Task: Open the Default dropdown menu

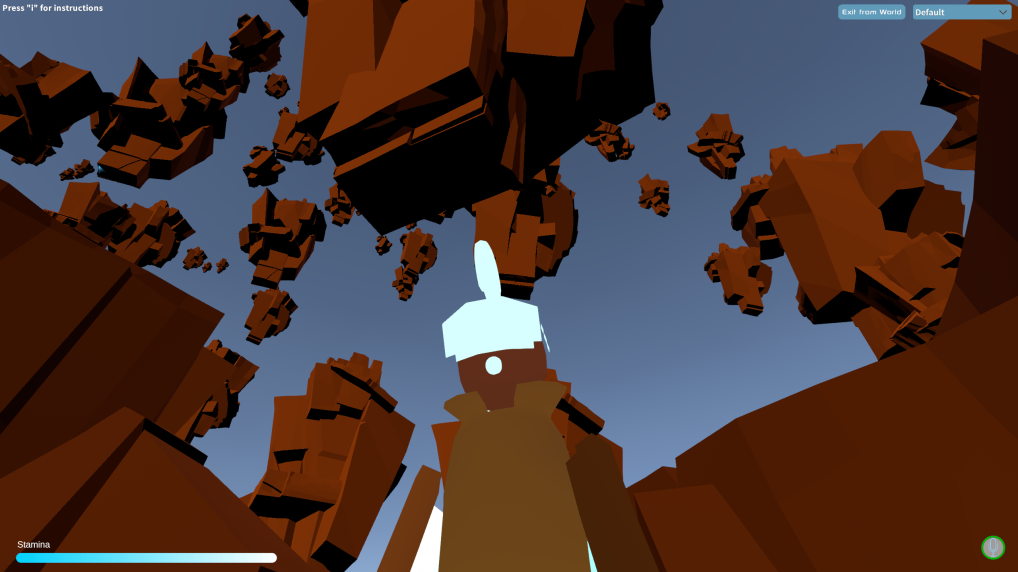Action: coord(961,12)
